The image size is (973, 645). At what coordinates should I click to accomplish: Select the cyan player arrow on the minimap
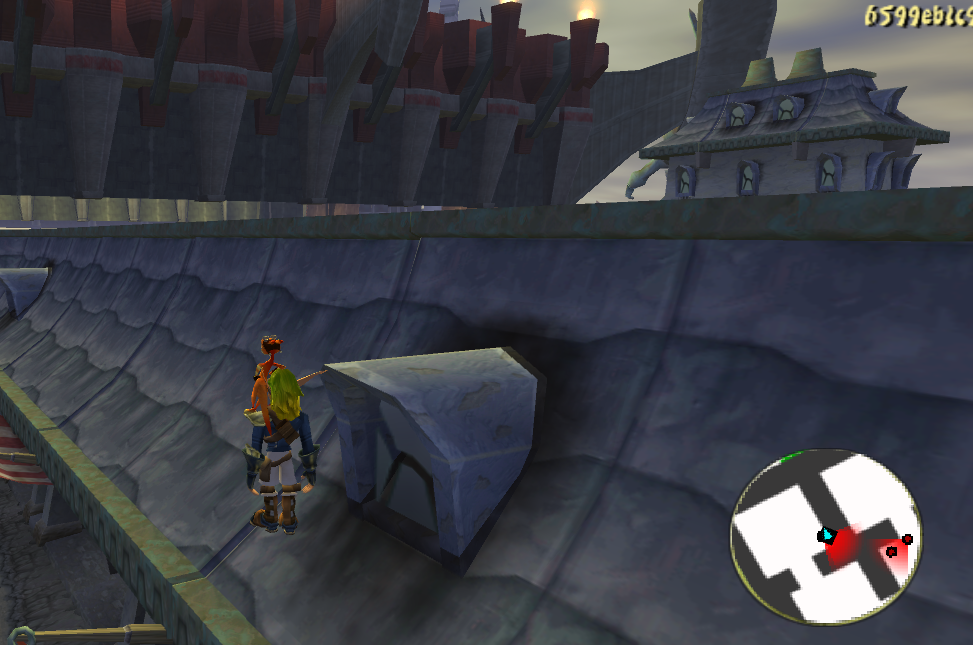tap(827, 535)
